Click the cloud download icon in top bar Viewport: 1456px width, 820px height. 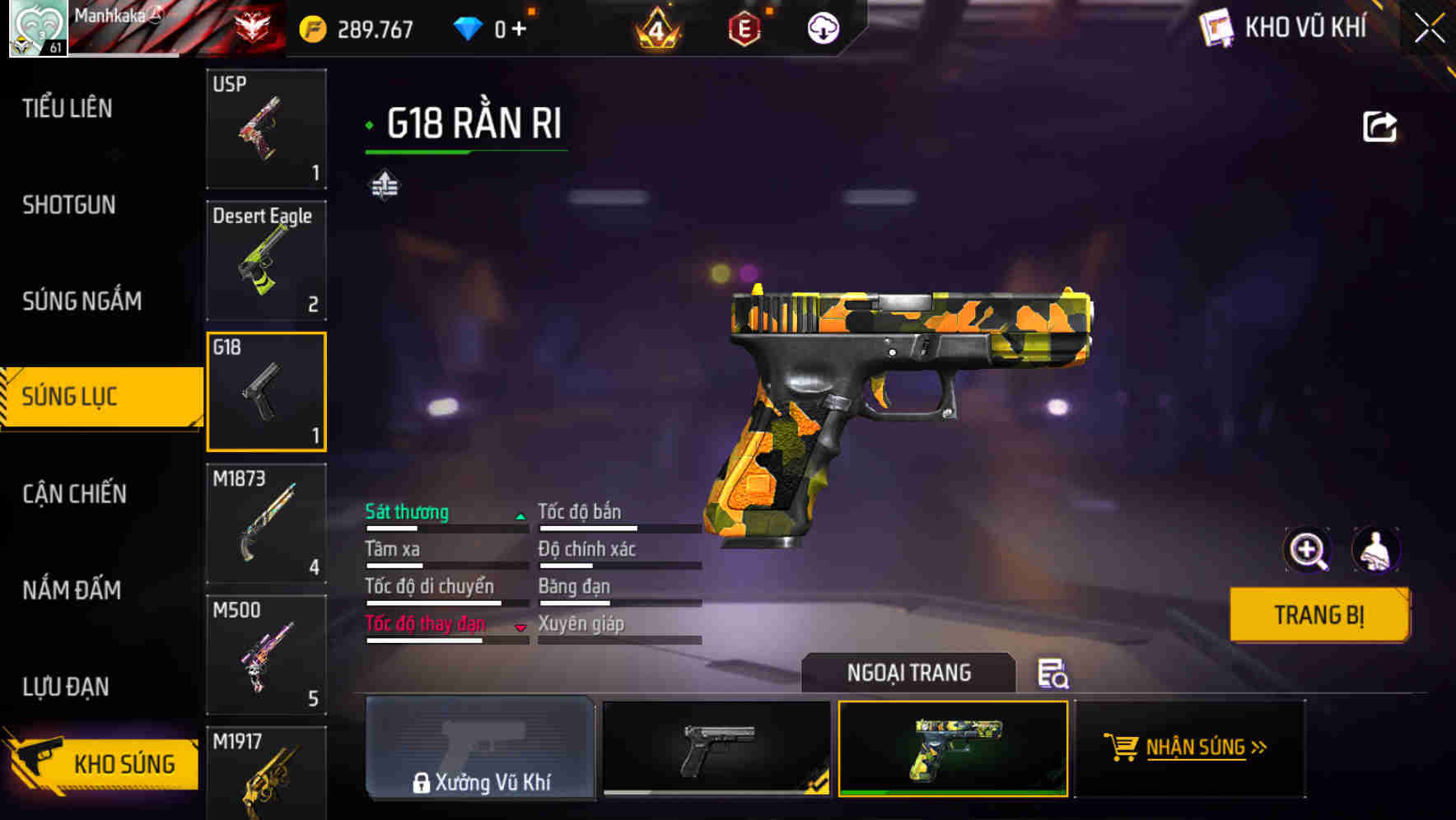coord(824,27)
